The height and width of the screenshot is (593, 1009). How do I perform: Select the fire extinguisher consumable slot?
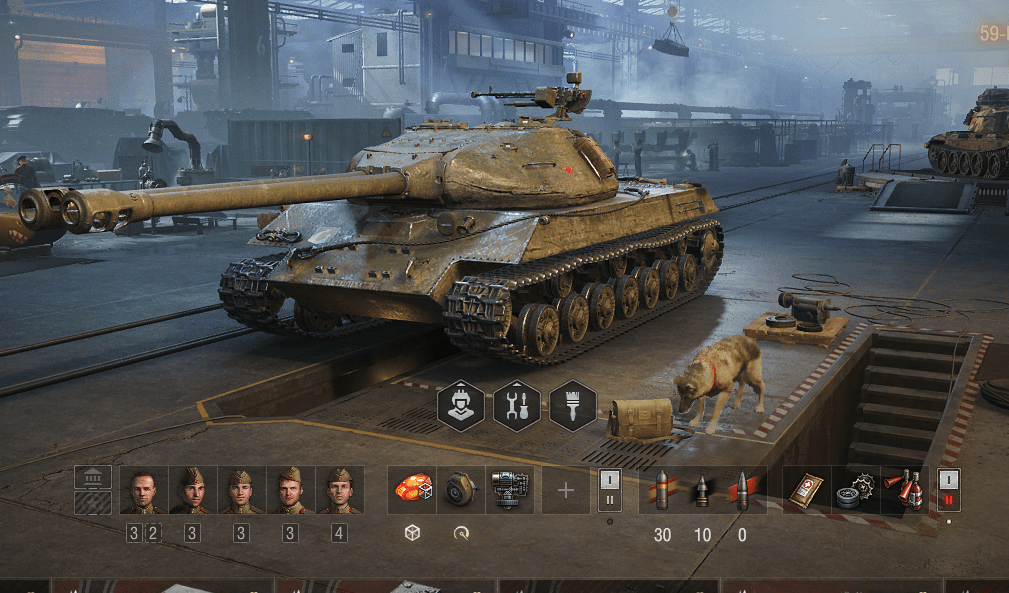click(x=904, y=490)
